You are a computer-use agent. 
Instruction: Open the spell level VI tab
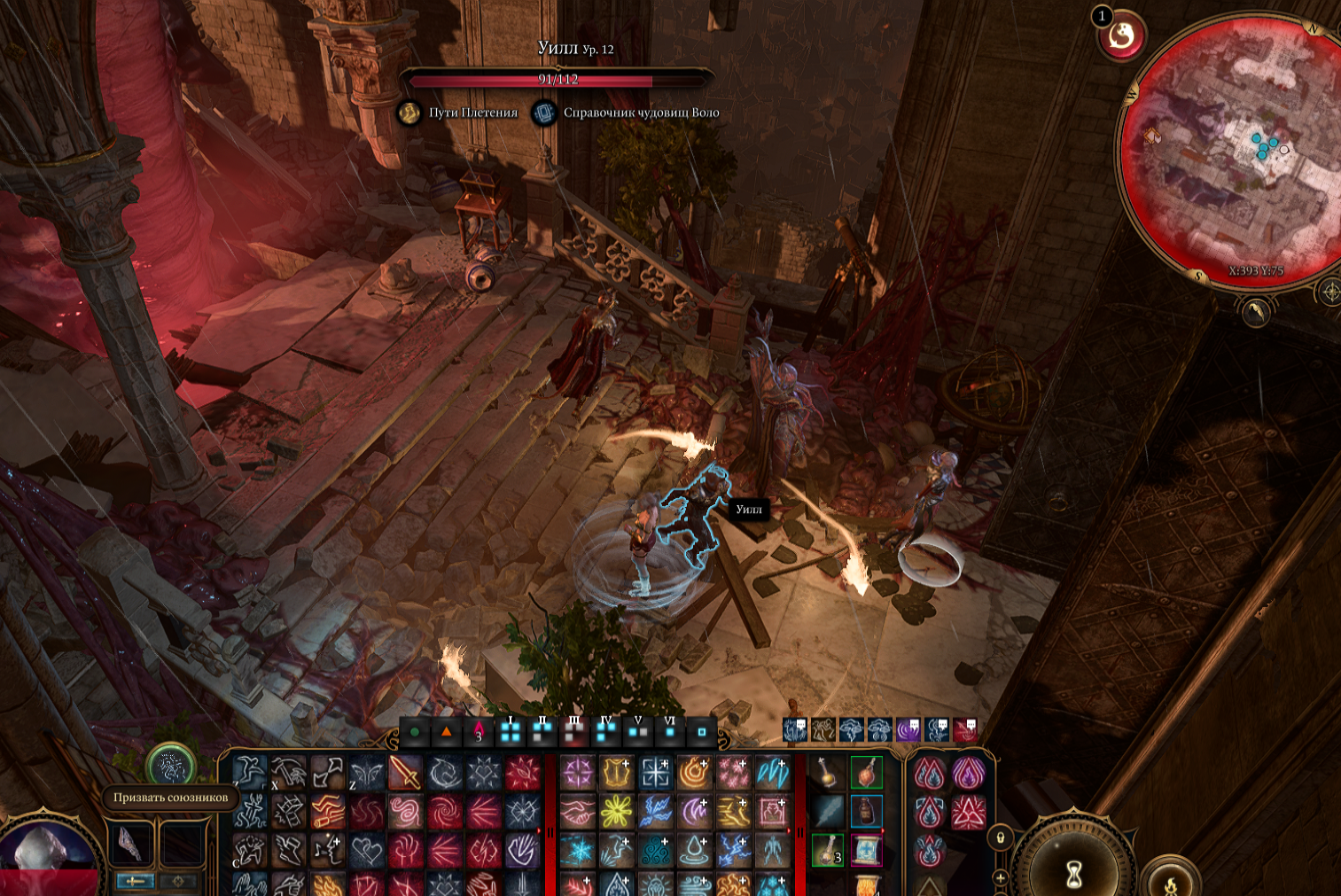[x=670, y=731]
